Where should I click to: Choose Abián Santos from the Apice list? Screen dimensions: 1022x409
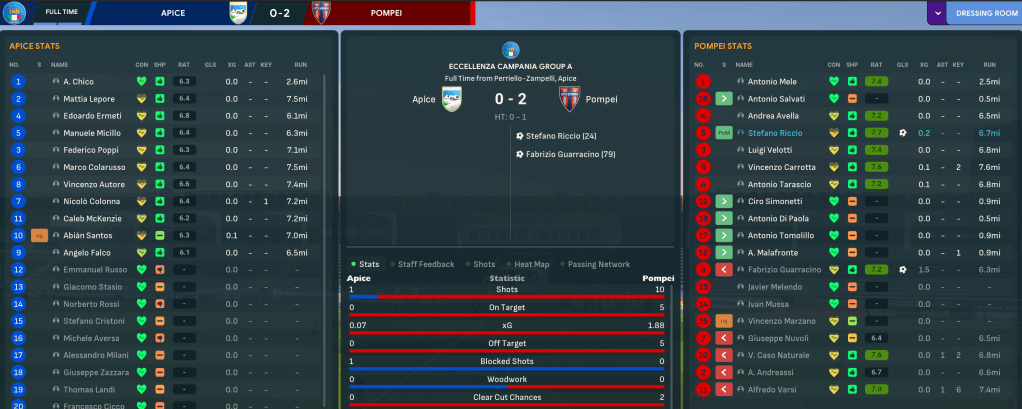pyautogui.click(x=88, y=235)
